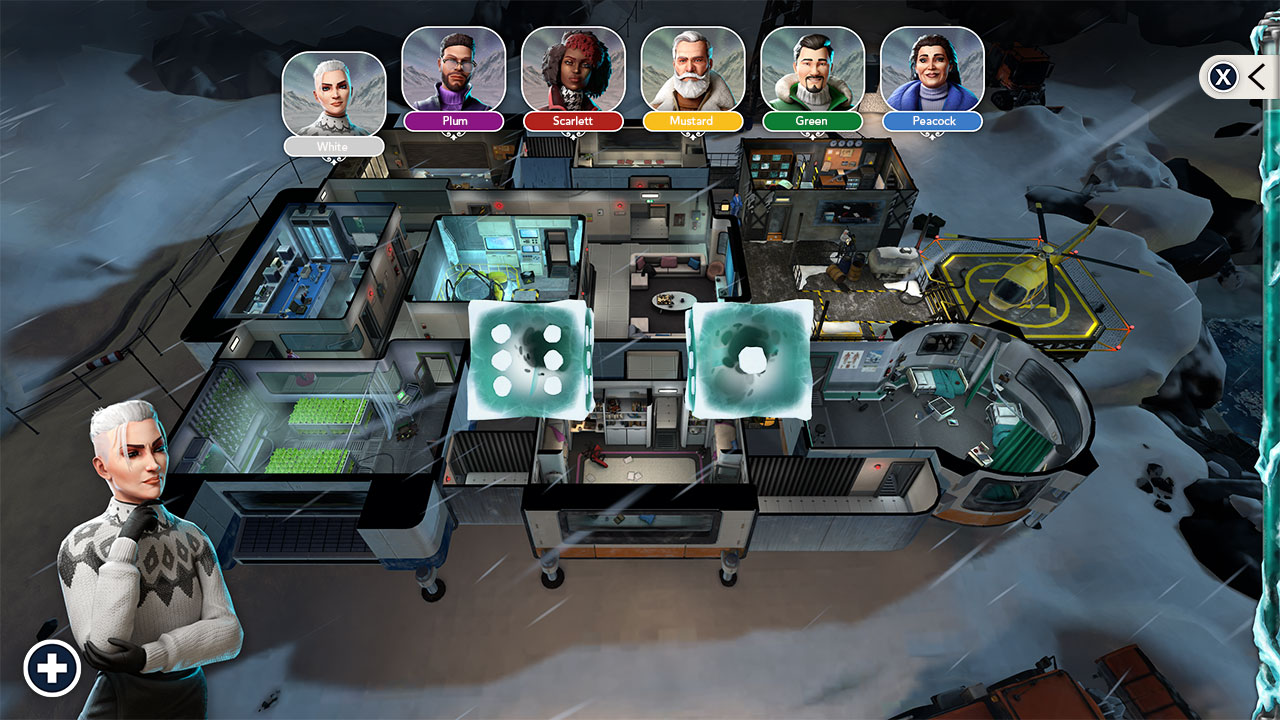Click the ice die showing one
The height and width of the screenshot is (720, 1280).
click(750, 357)
